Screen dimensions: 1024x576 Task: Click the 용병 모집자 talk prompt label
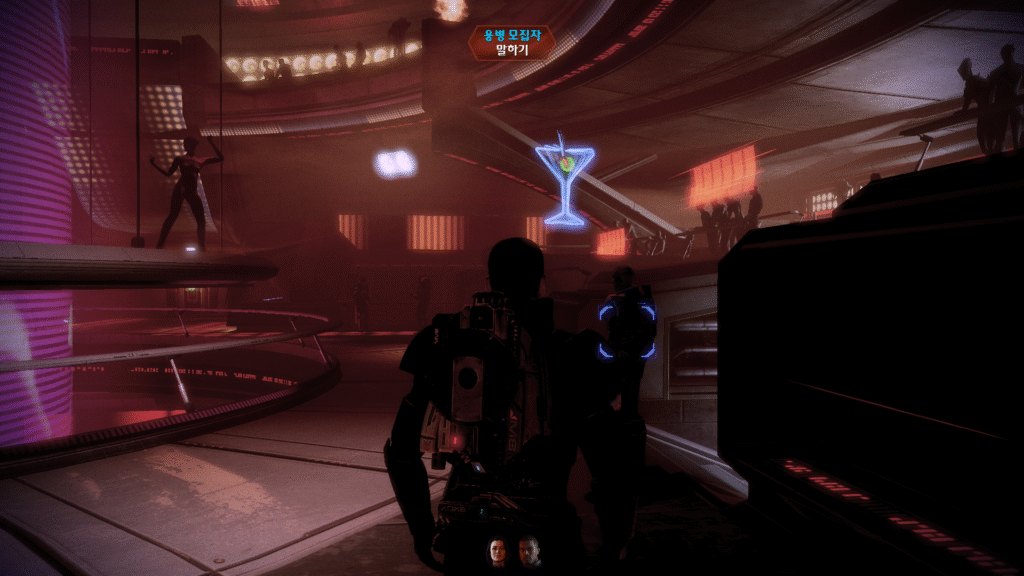pos(512,42)
